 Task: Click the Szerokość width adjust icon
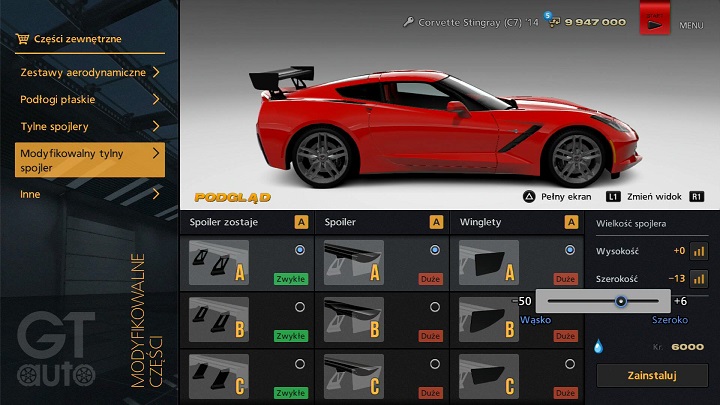[x=699, y=279]
